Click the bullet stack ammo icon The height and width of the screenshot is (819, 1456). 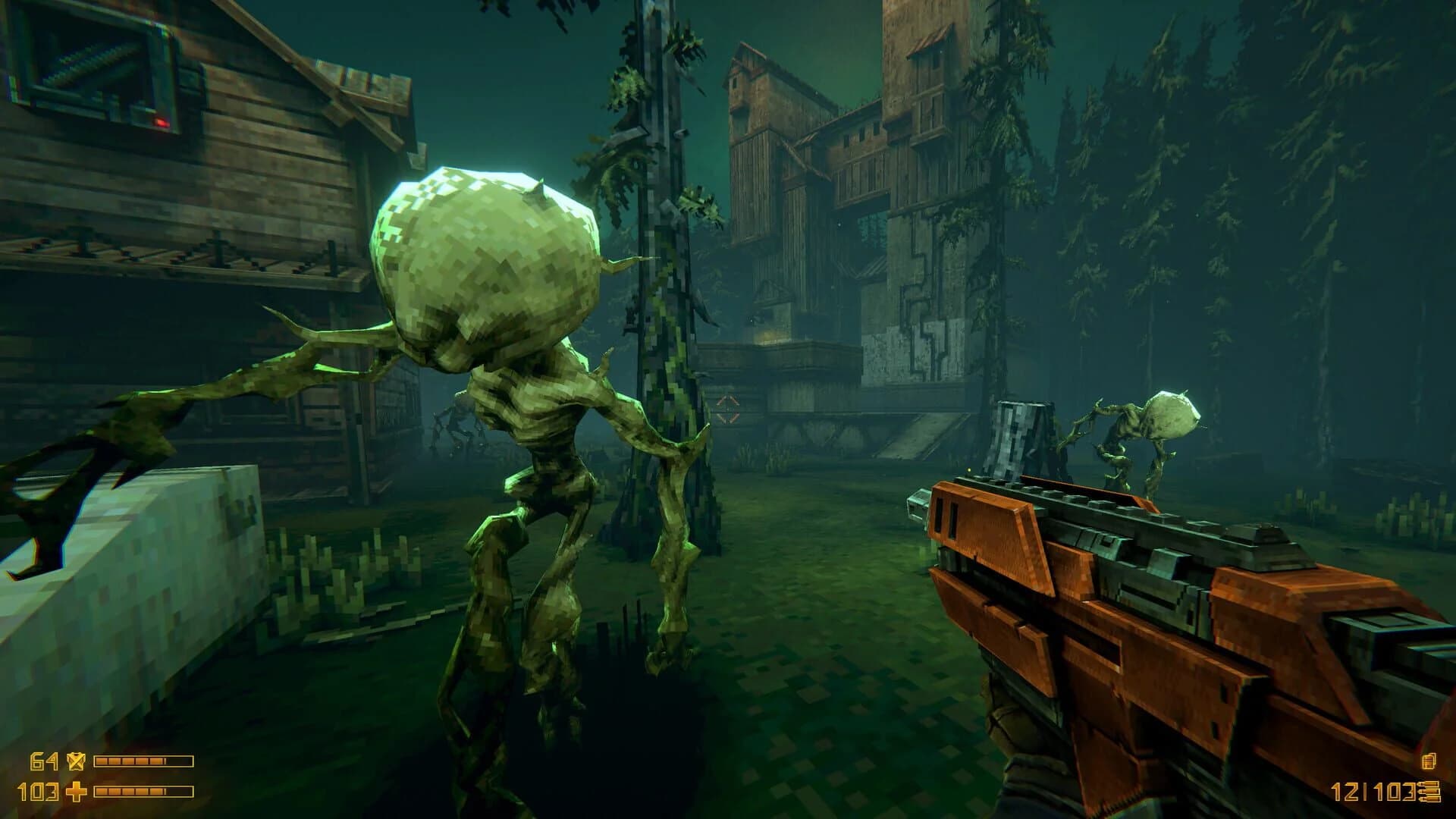coord(1430,791)
